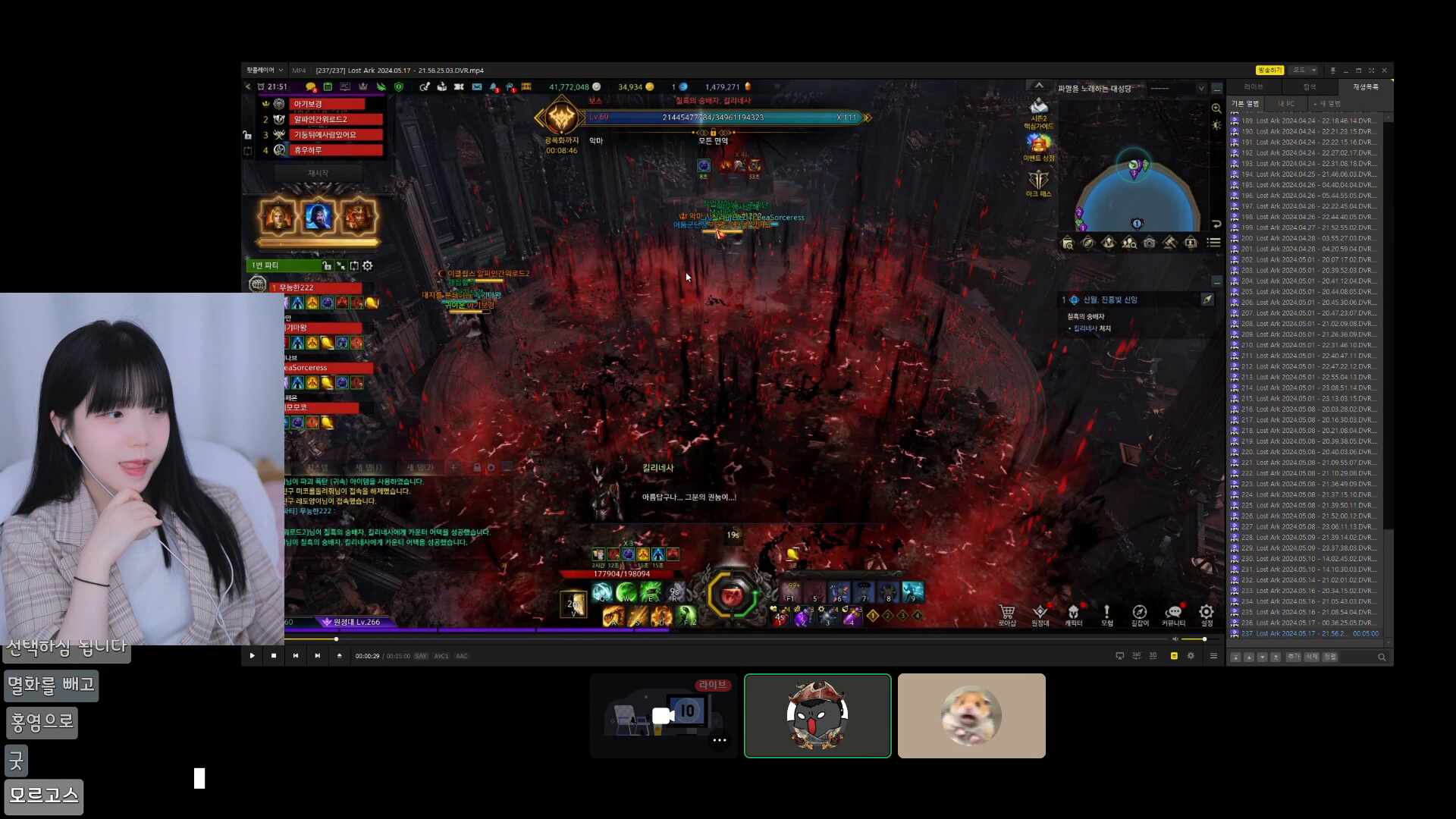Image resolution: width=1456 pixels, height=819 pixels.
Task: Open the party settings gear beside 1번 파티
Action: [368, 266]
